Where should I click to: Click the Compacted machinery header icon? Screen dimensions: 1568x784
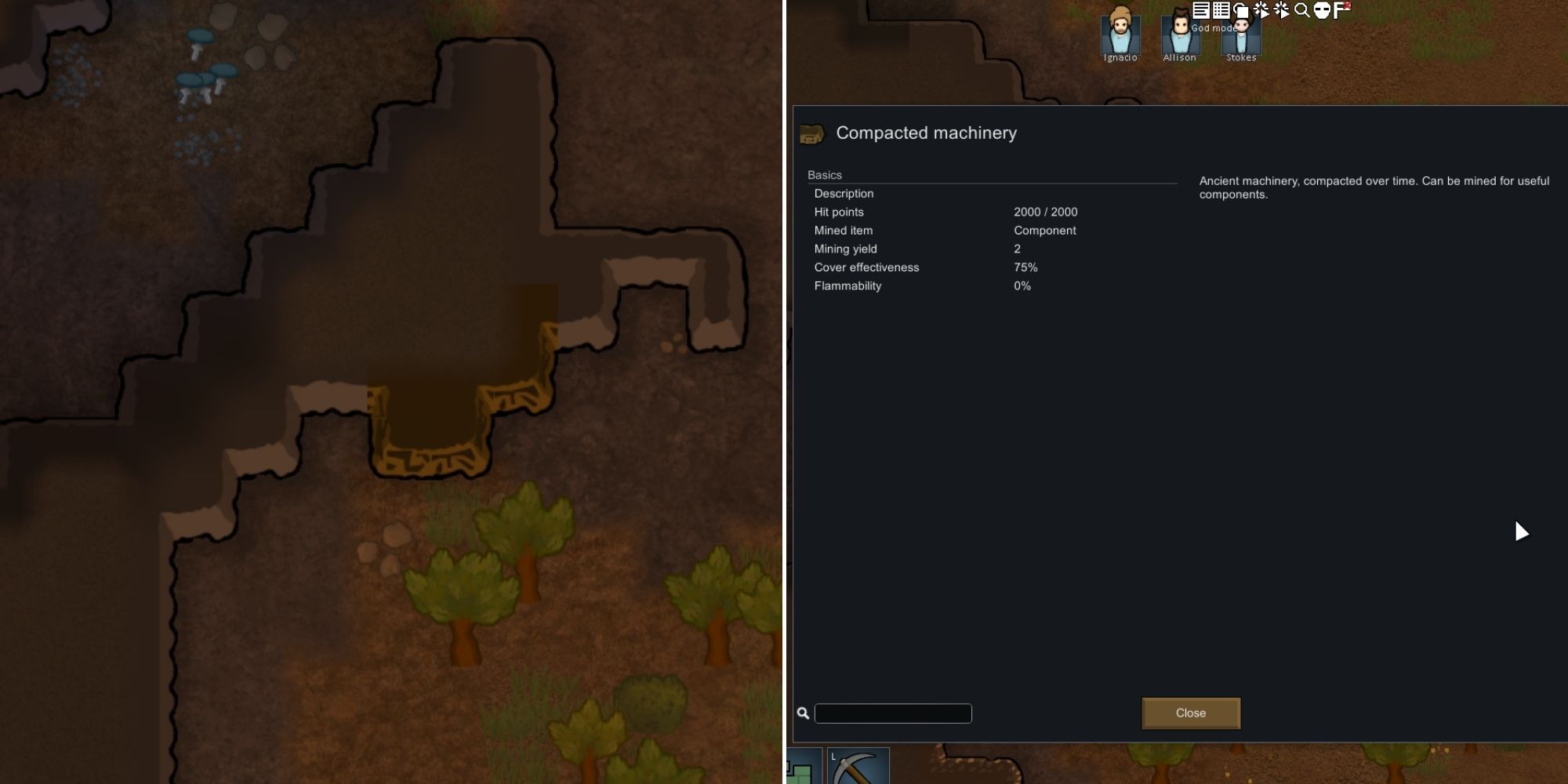[x=812, y=133]
